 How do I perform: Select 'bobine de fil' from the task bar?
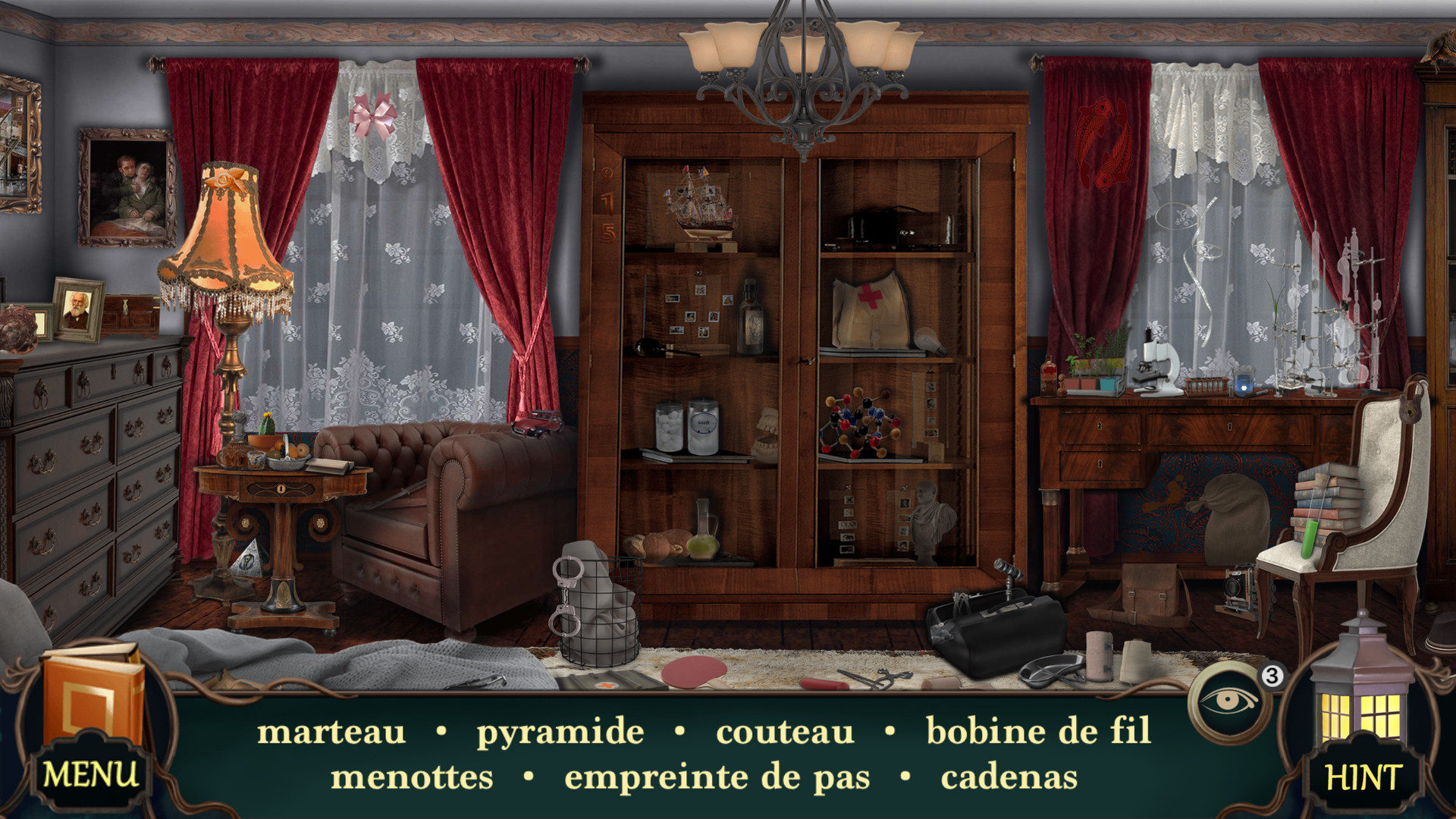1036,732
